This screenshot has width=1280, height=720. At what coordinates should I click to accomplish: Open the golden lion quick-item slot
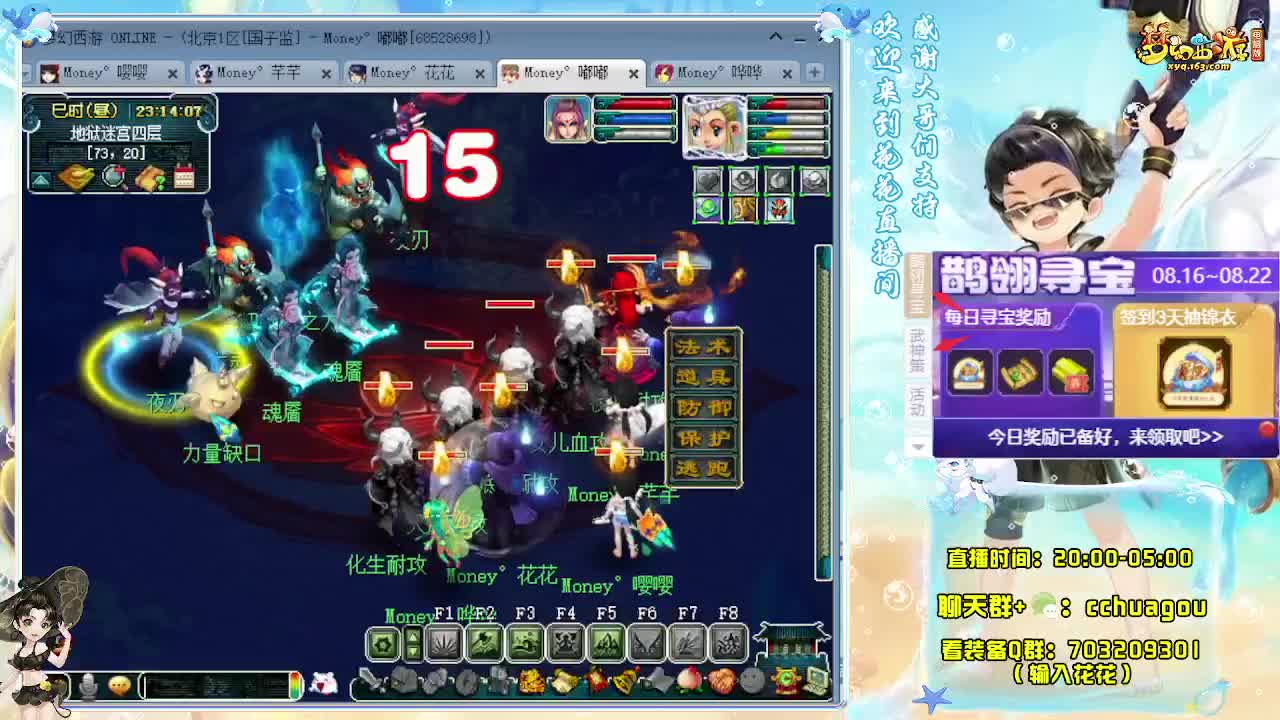click(744, 209)
